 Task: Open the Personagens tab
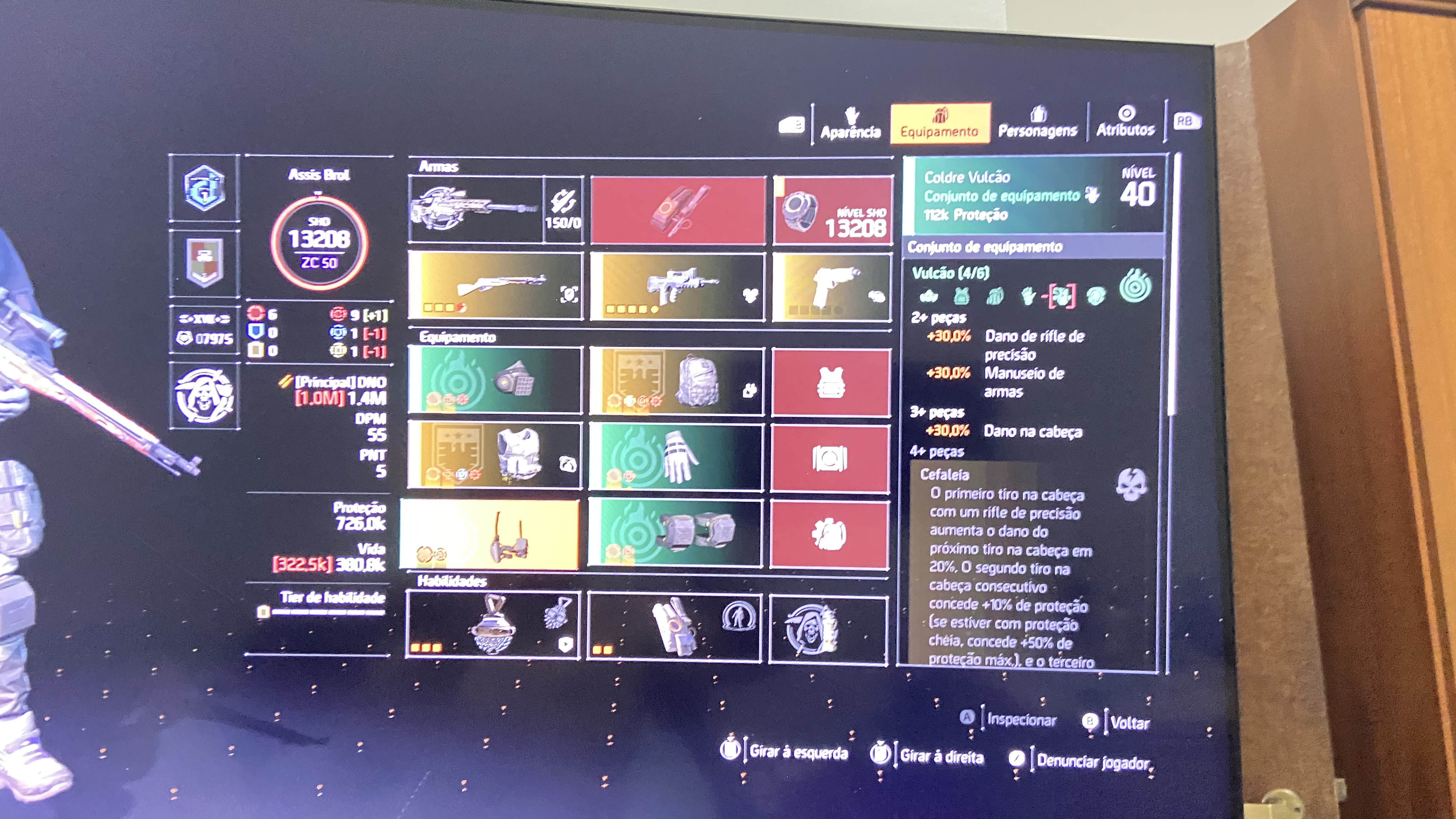click(x=1038, y=124)
